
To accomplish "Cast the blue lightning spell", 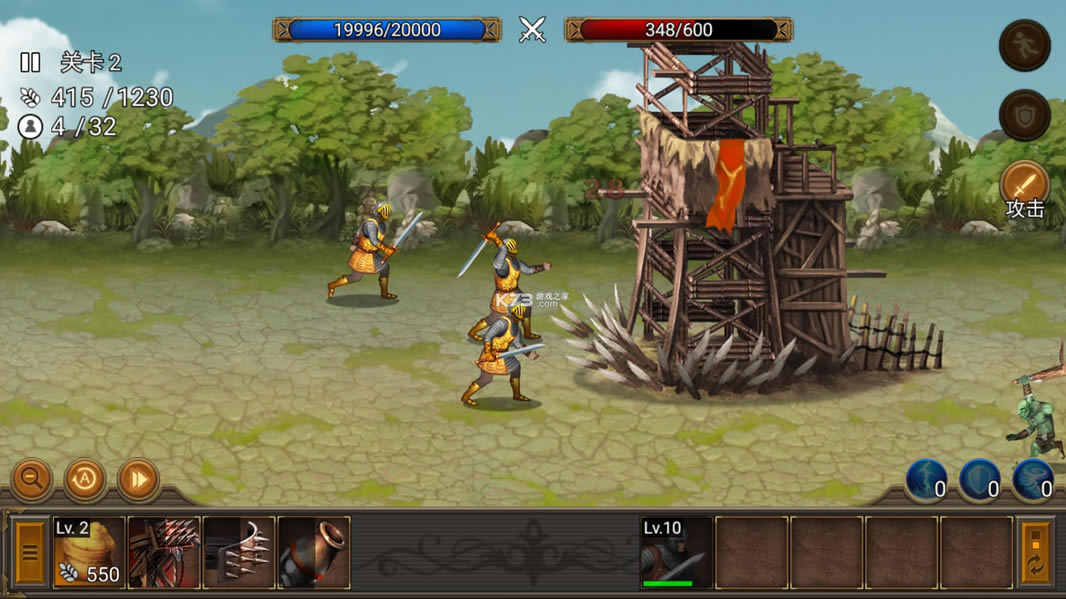I will 927,480.
